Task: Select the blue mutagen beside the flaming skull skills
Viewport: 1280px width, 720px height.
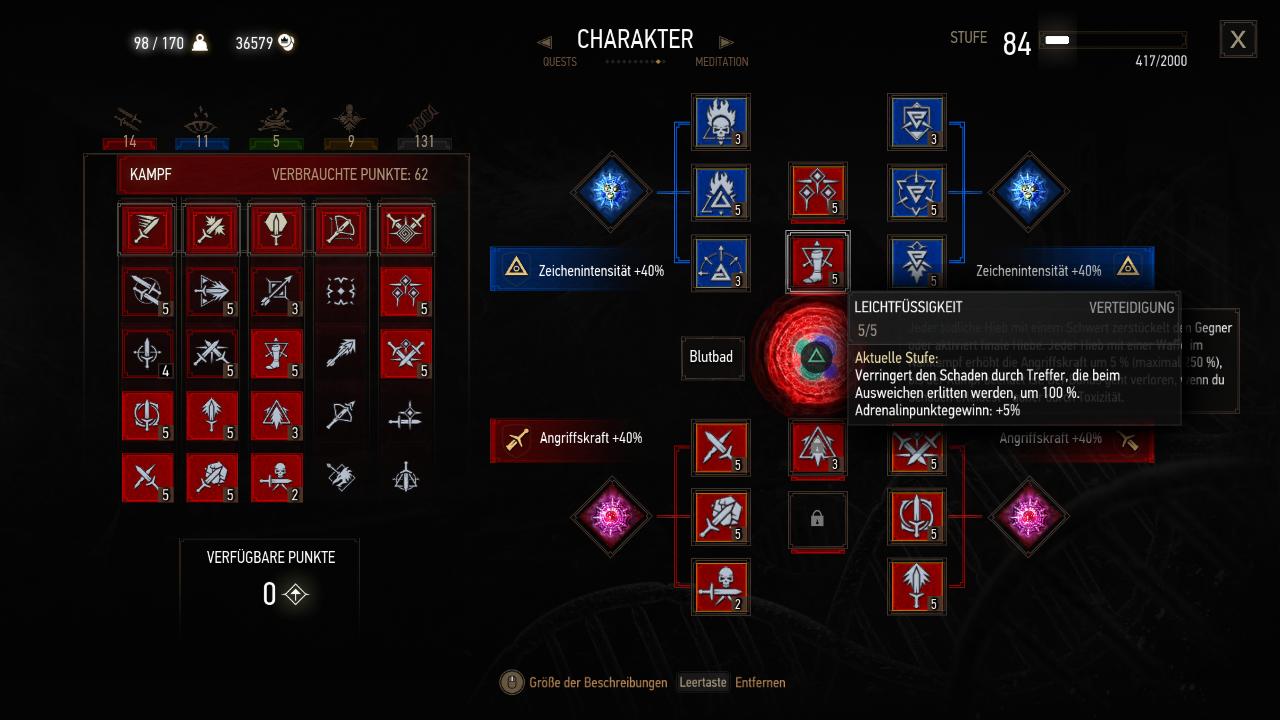Action: 611,191
